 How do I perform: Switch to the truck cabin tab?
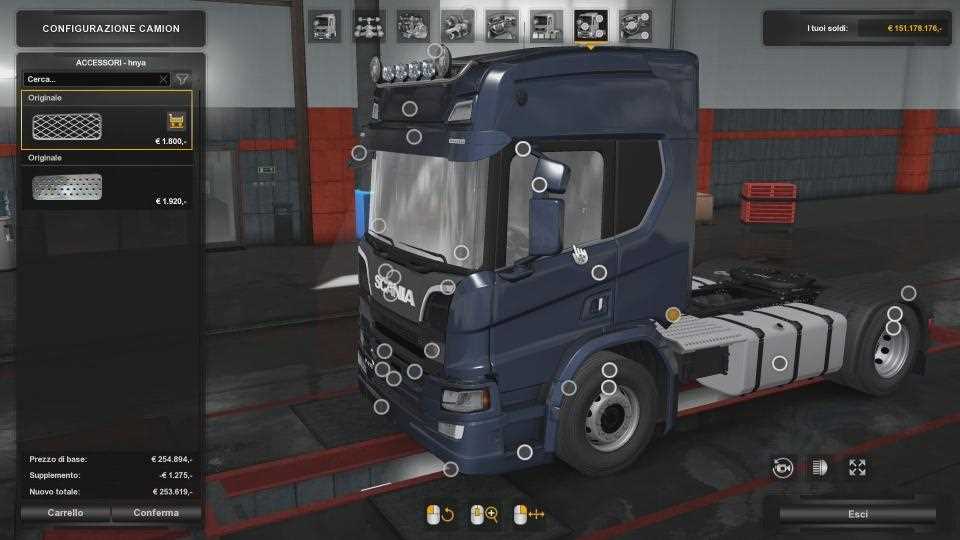pyautogui.click(x=324, y=24)
